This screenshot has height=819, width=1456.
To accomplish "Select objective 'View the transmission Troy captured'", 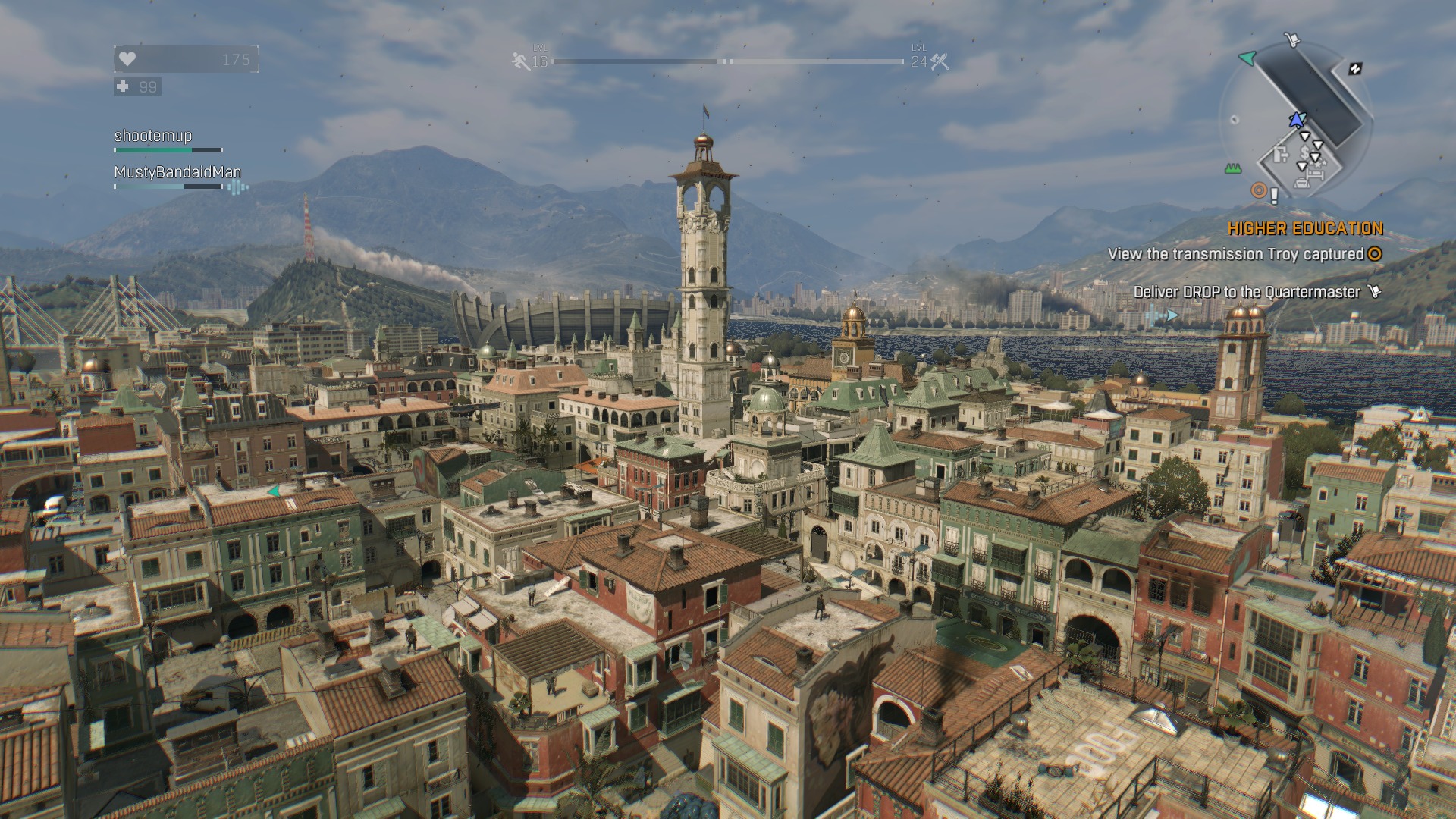I will (x=1235, y=254).
